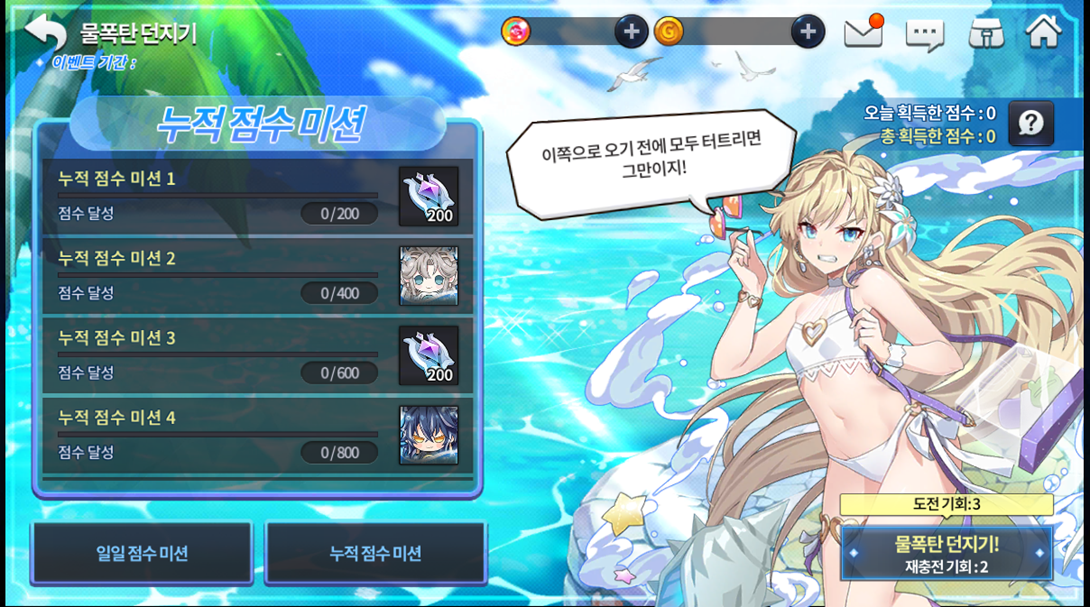
Task: Select 누적 점수 미션 3 row
Action: click(218, 355)
